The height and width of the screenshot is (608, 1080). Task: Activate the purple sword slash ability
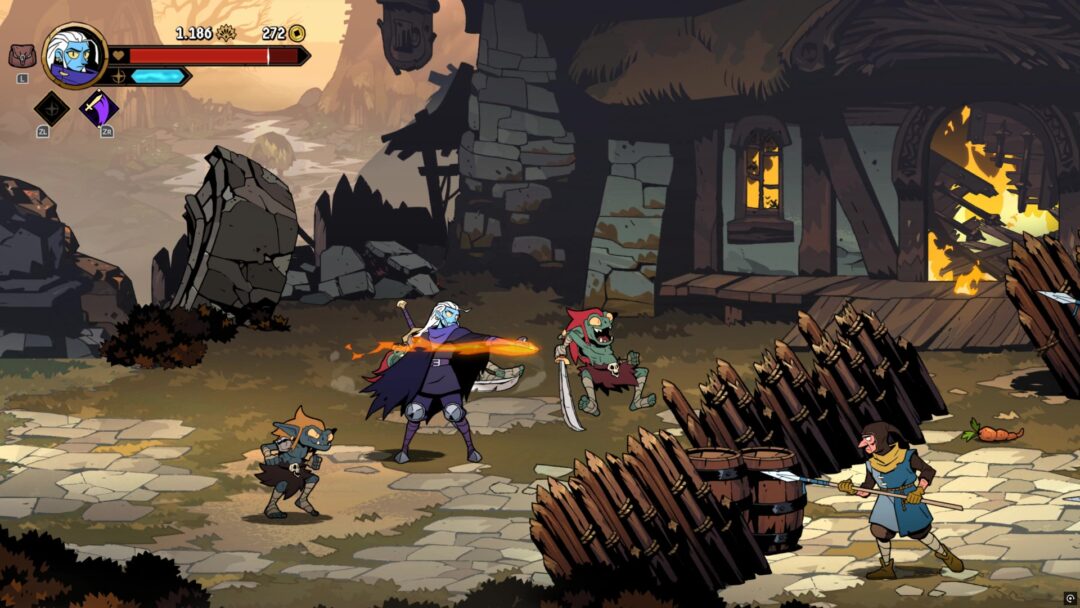99,108
